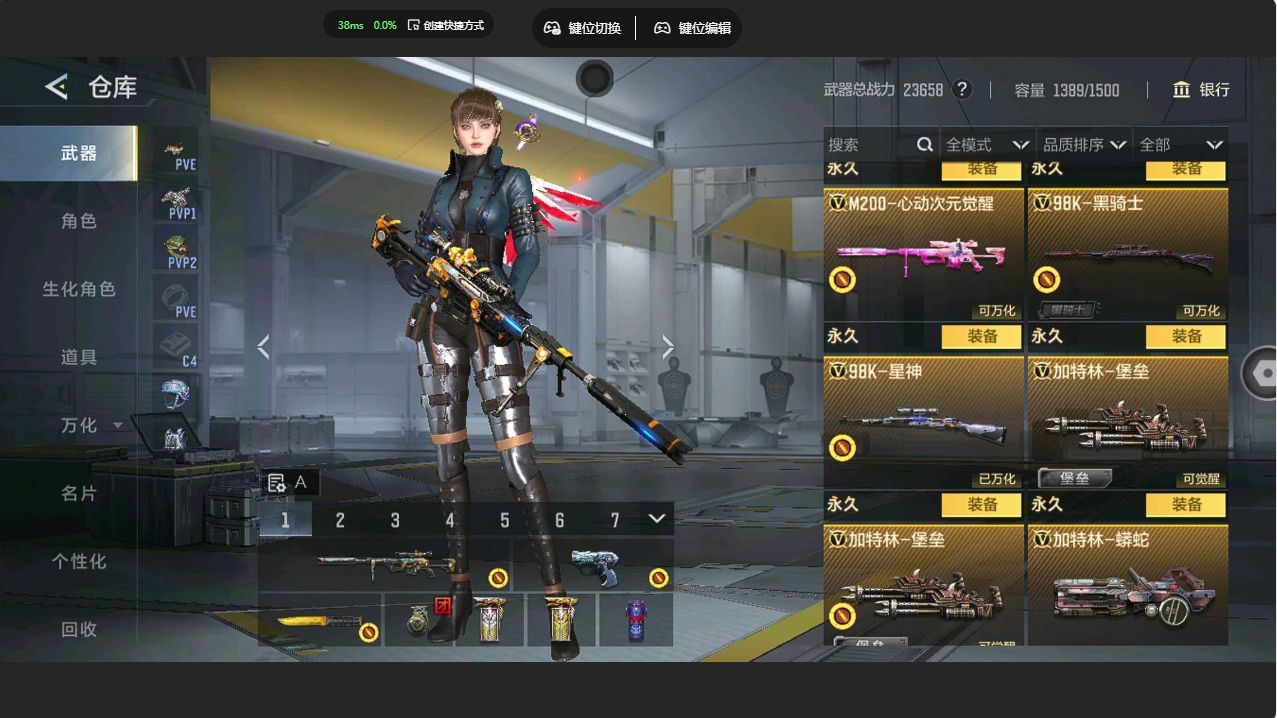Select the M200-心动次元觉醒 weapon card
1277x718 pixels.
923,255
